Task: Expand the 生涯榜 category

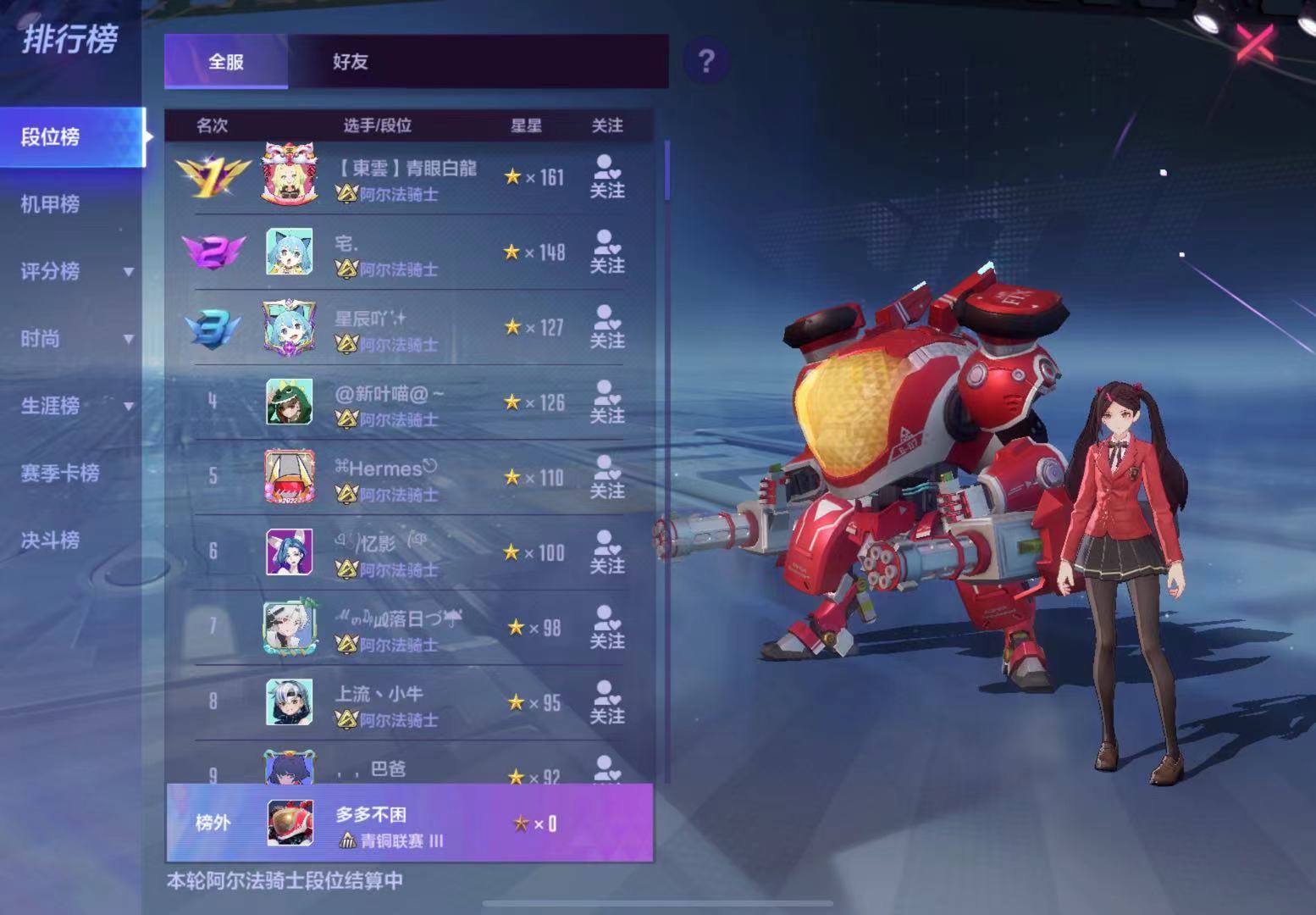Action: (x=75, y=406)
